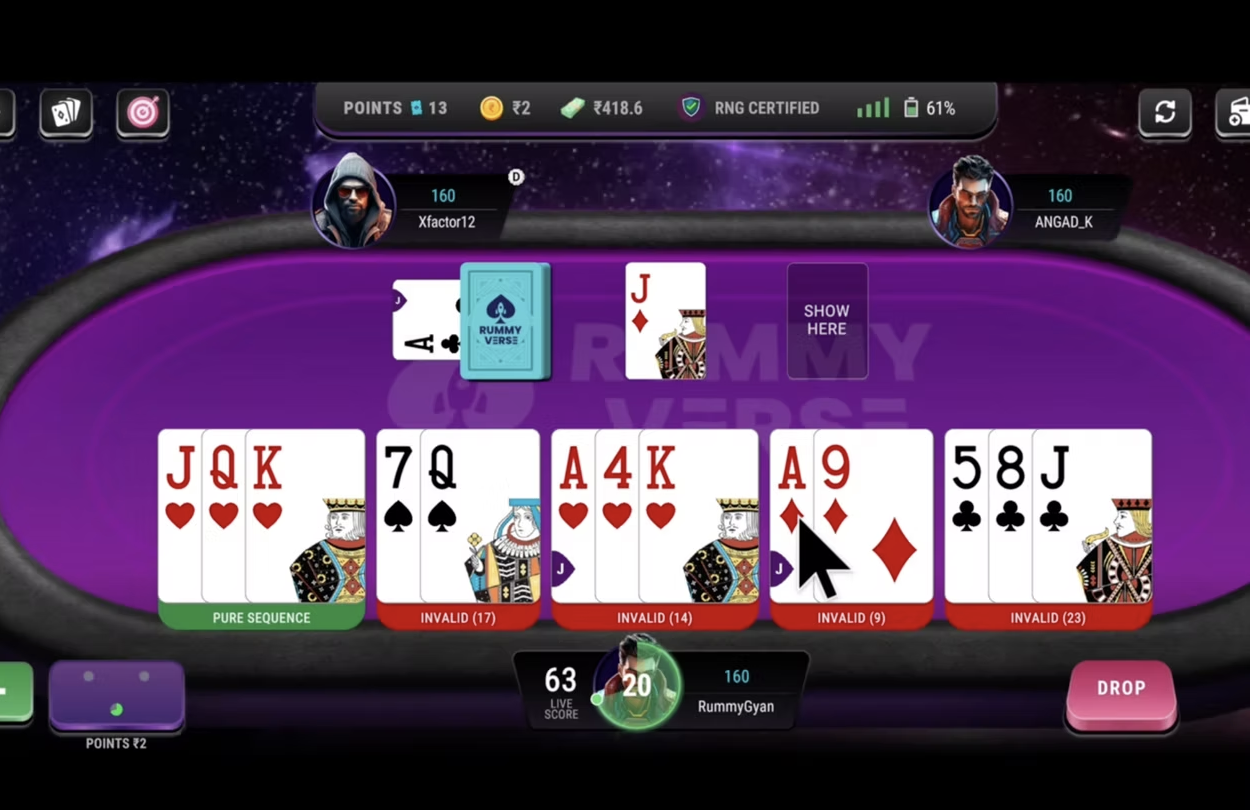Viewport: 1250px width, 810px height.
Task: Select the Queen of Spades card
Action: [x=480, y=515]
